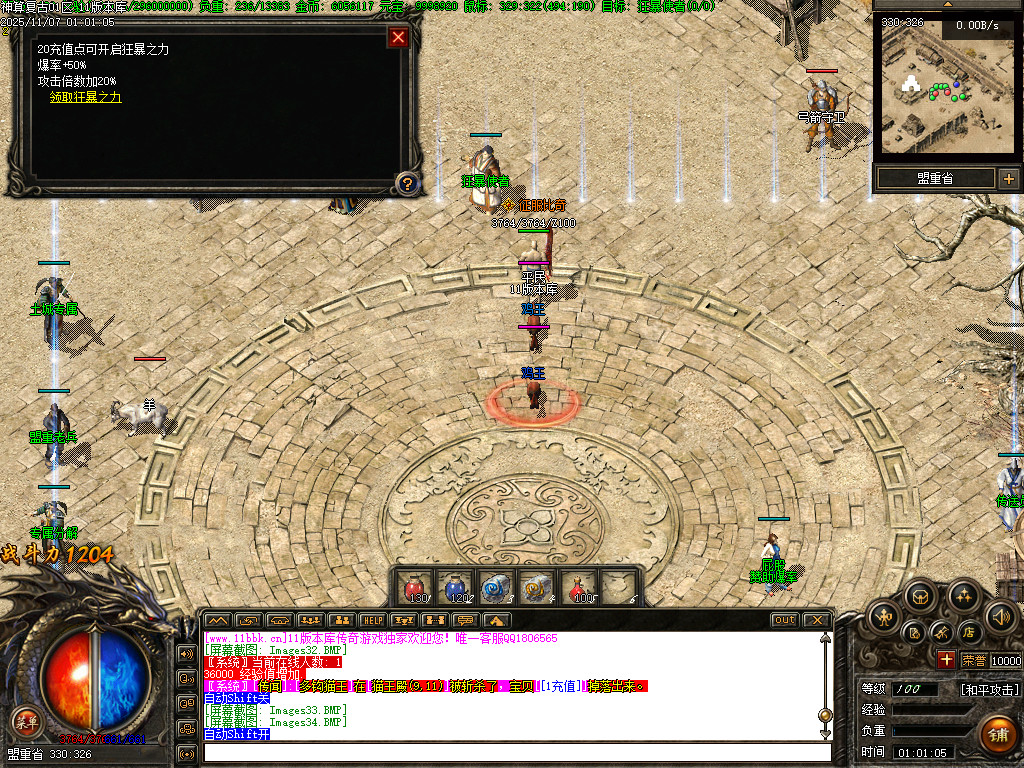
Task: Click the HELP button on chat toolbar
Action: coord(372,620)
